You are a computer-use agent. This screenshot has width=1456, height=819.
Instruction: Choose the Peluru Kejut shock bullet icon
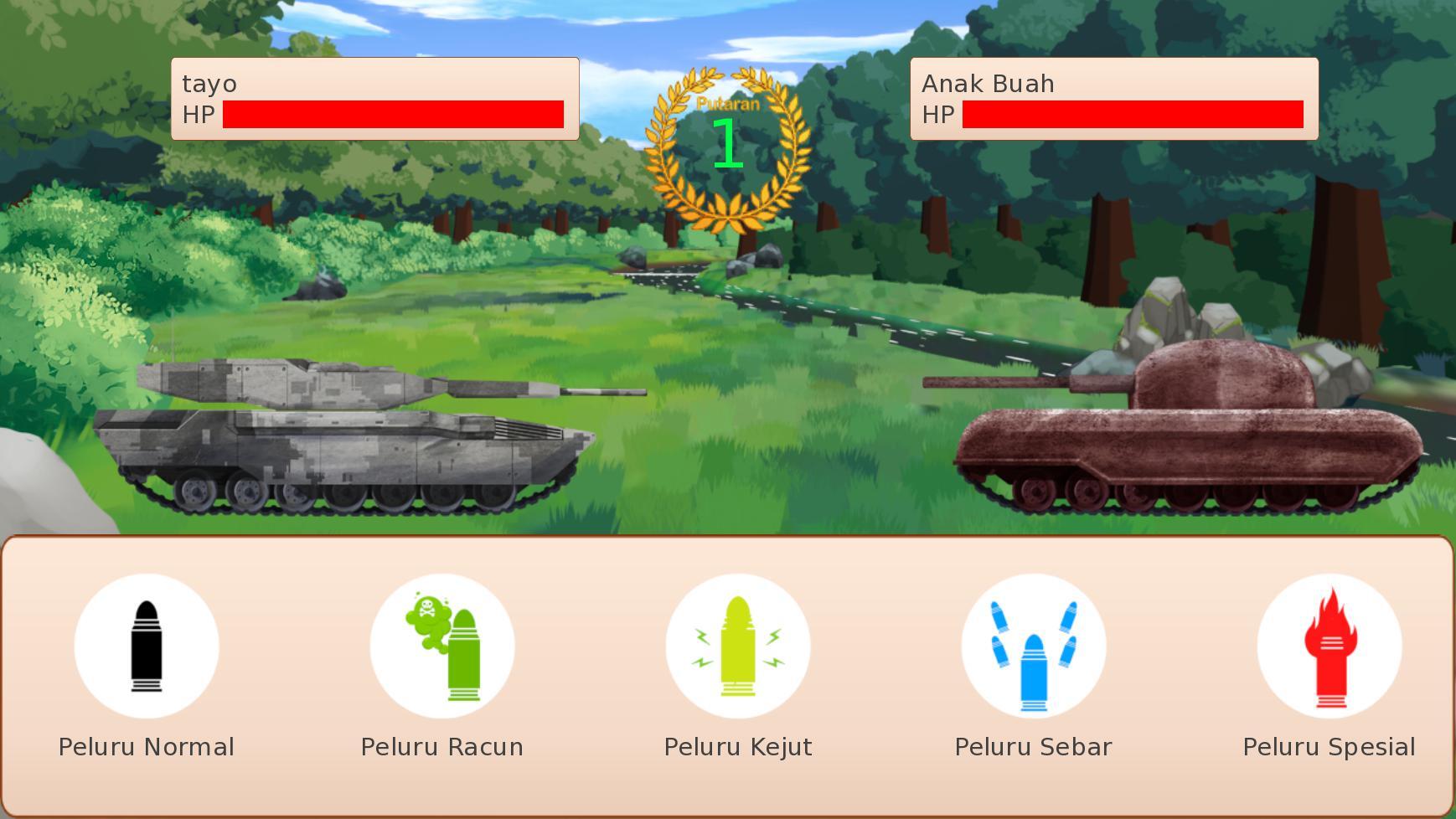pyautogui.click(x=736, y=646)
